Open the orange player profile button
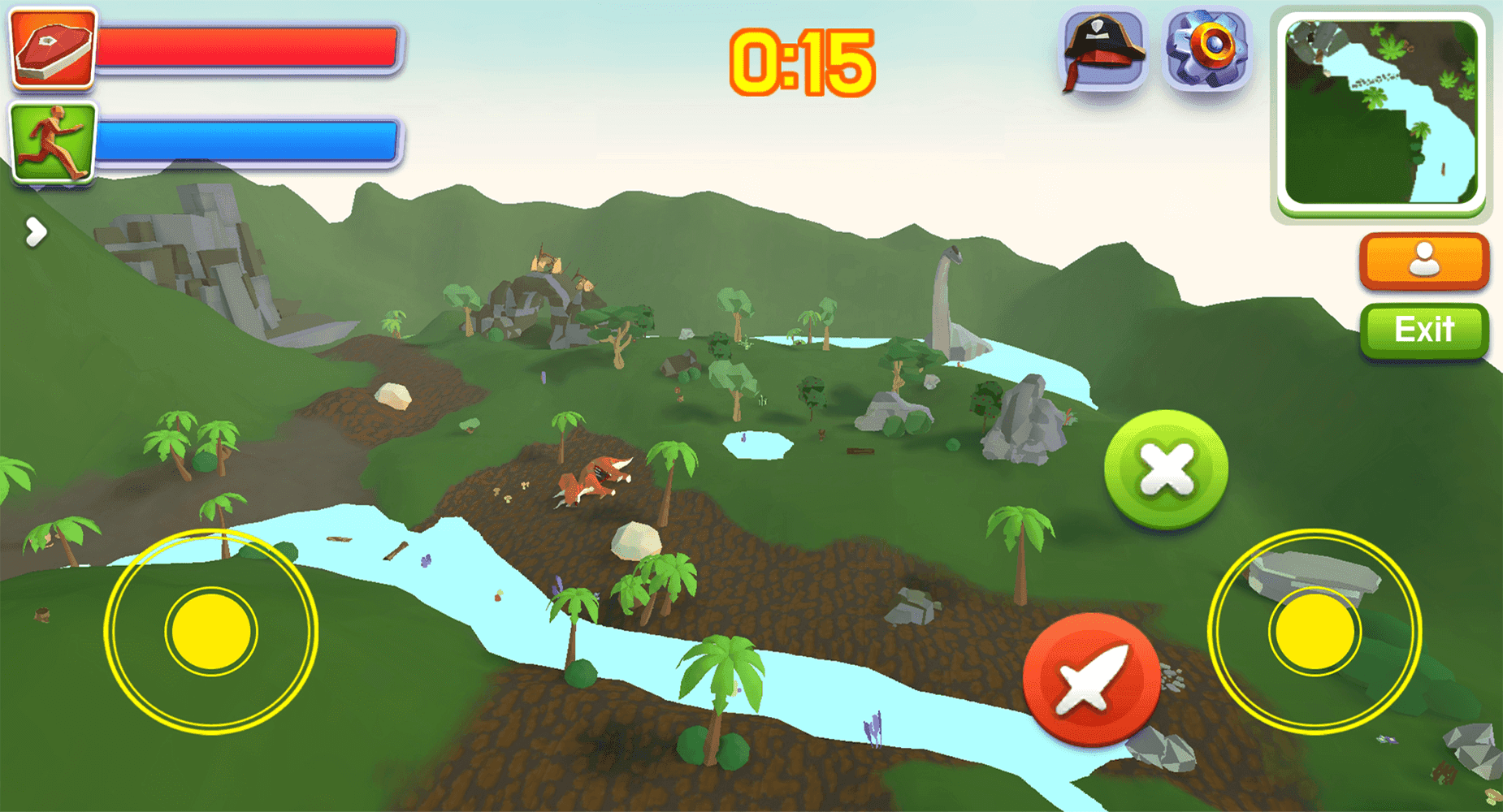The width and height of the screenshot is (1503, 812). point(1423,260)
